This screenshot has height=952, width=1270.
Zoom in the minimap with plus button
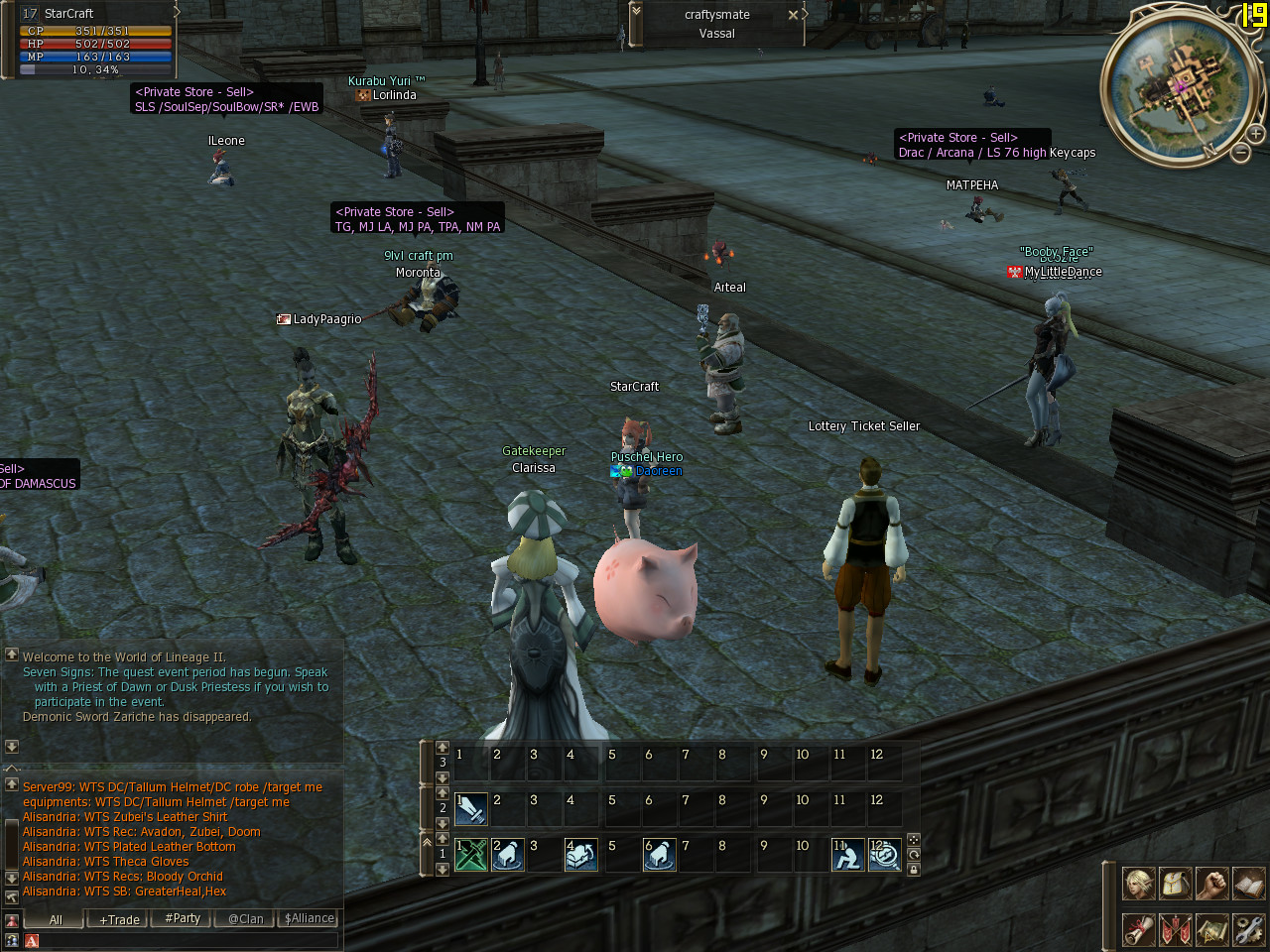coord(1256,133)
